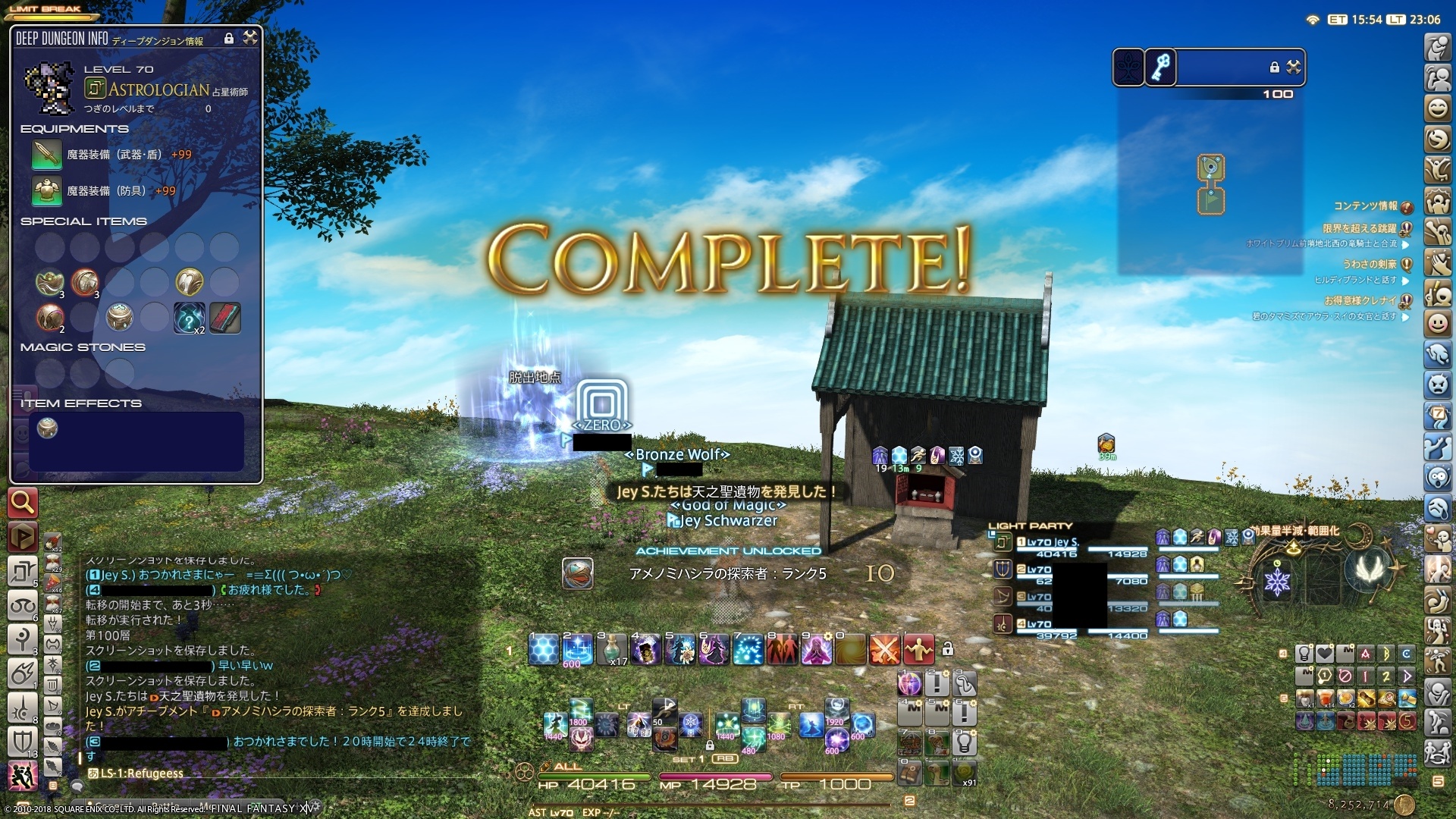Use the lightbulb icon in side hotbar
1456x819 pixels.
click(x=1304, y=653)
